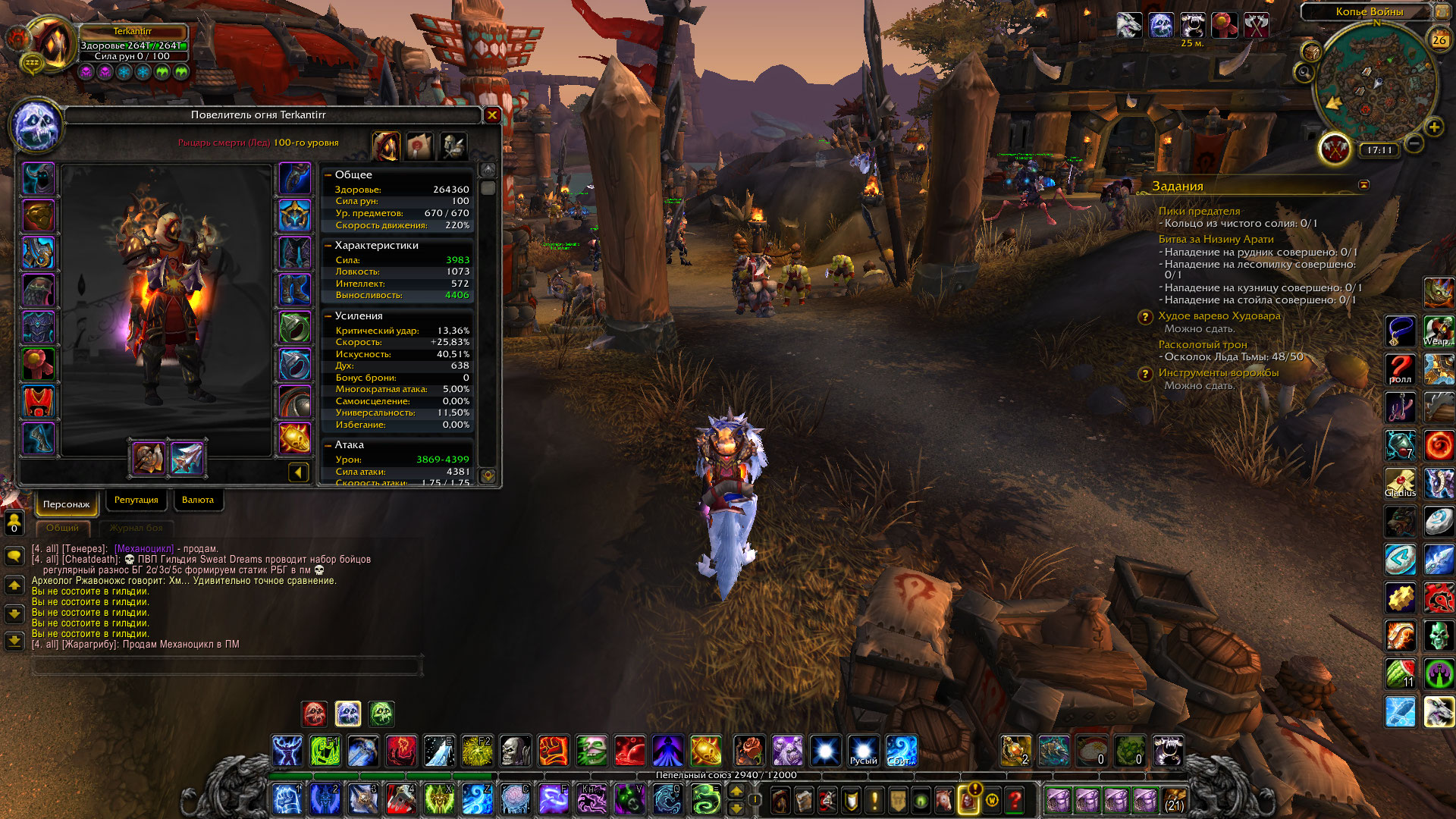Collapse the Усиления stats section
1456x819 pixels.
tap(328, 316)
